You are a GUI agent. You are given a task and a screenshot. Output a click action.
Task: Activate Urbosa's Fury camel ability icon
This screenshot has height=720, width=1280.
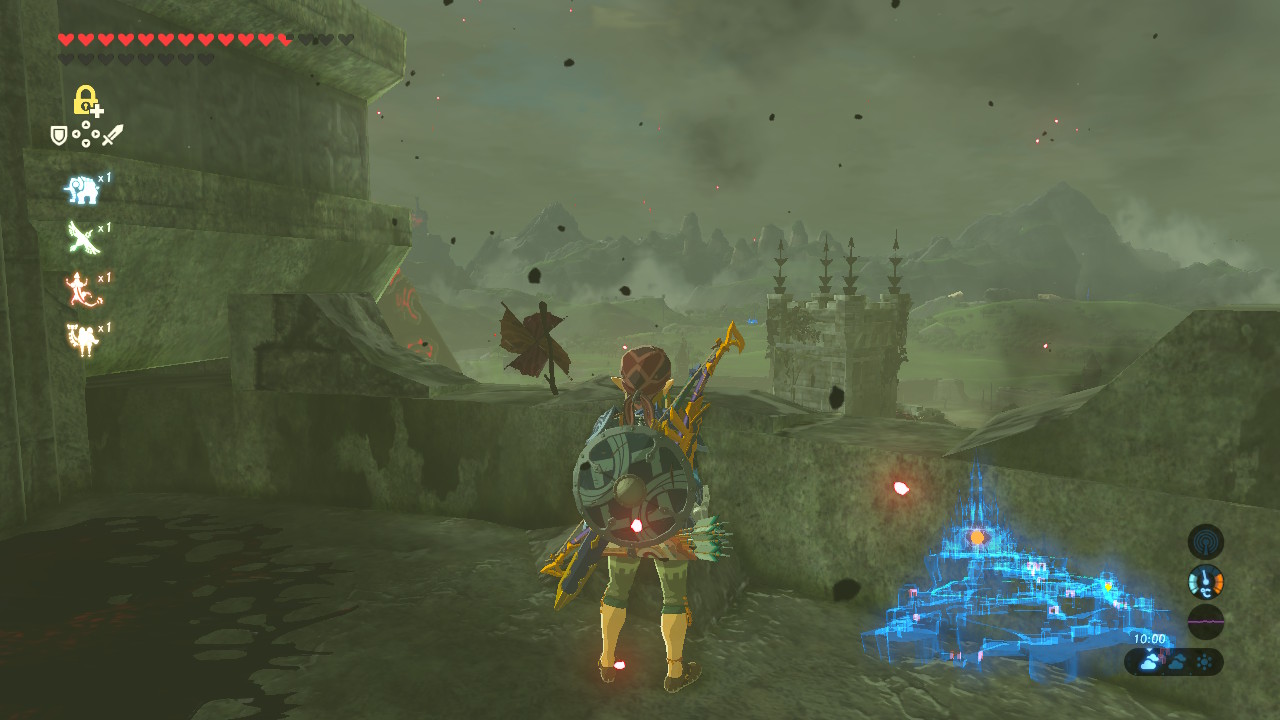82,340
